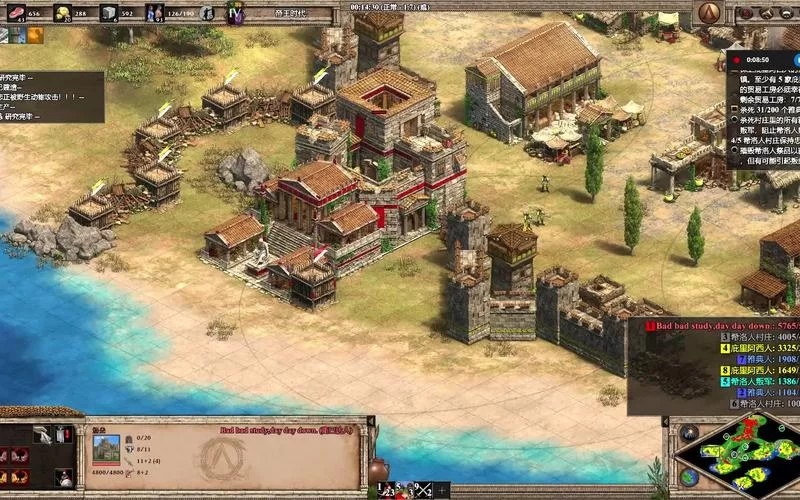Stop the red screen recording button

pos(736,59)
